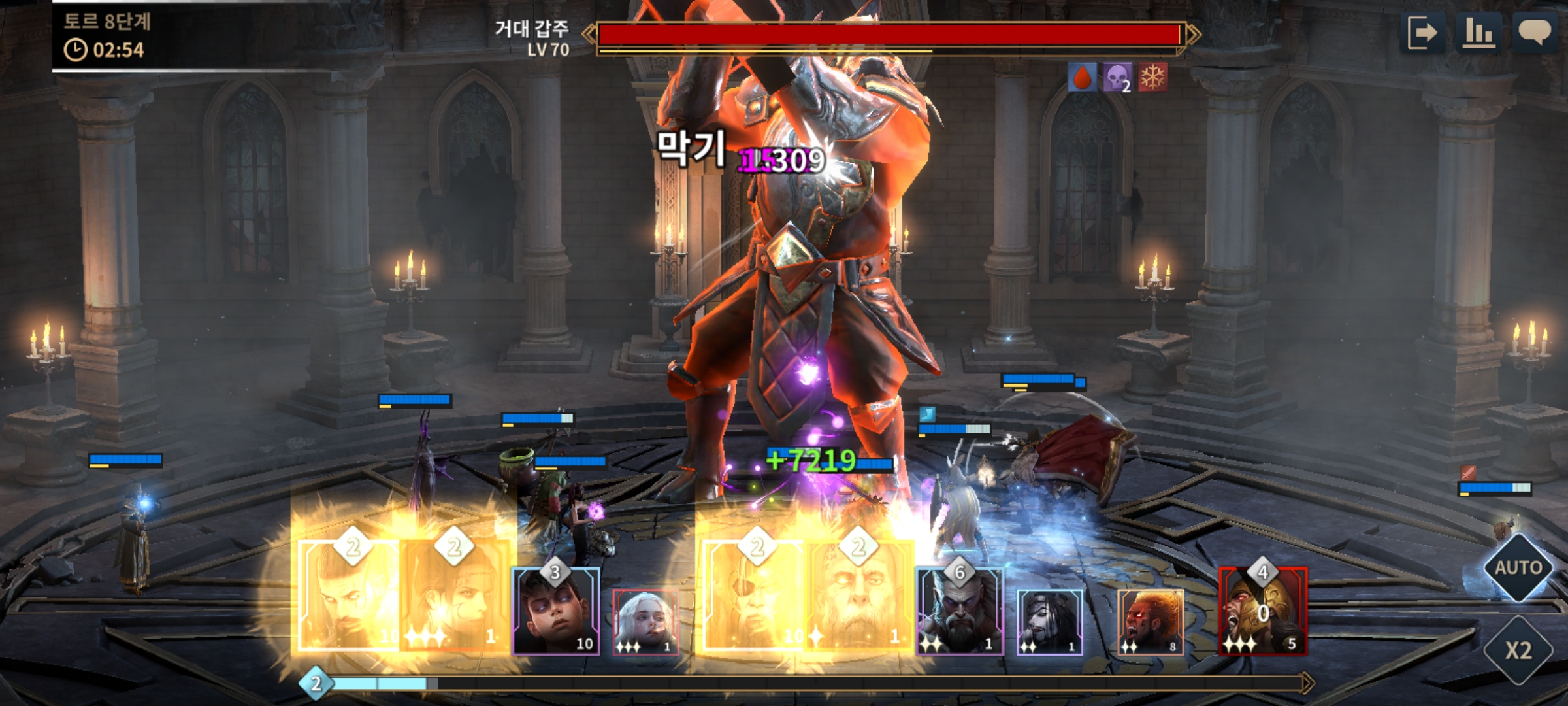Image resolution: width=1568 pixels, height=706 pixels.
Task: Inspect the blood drop debuff icon
Action: pyautogui.click(x=1083, y=78)
